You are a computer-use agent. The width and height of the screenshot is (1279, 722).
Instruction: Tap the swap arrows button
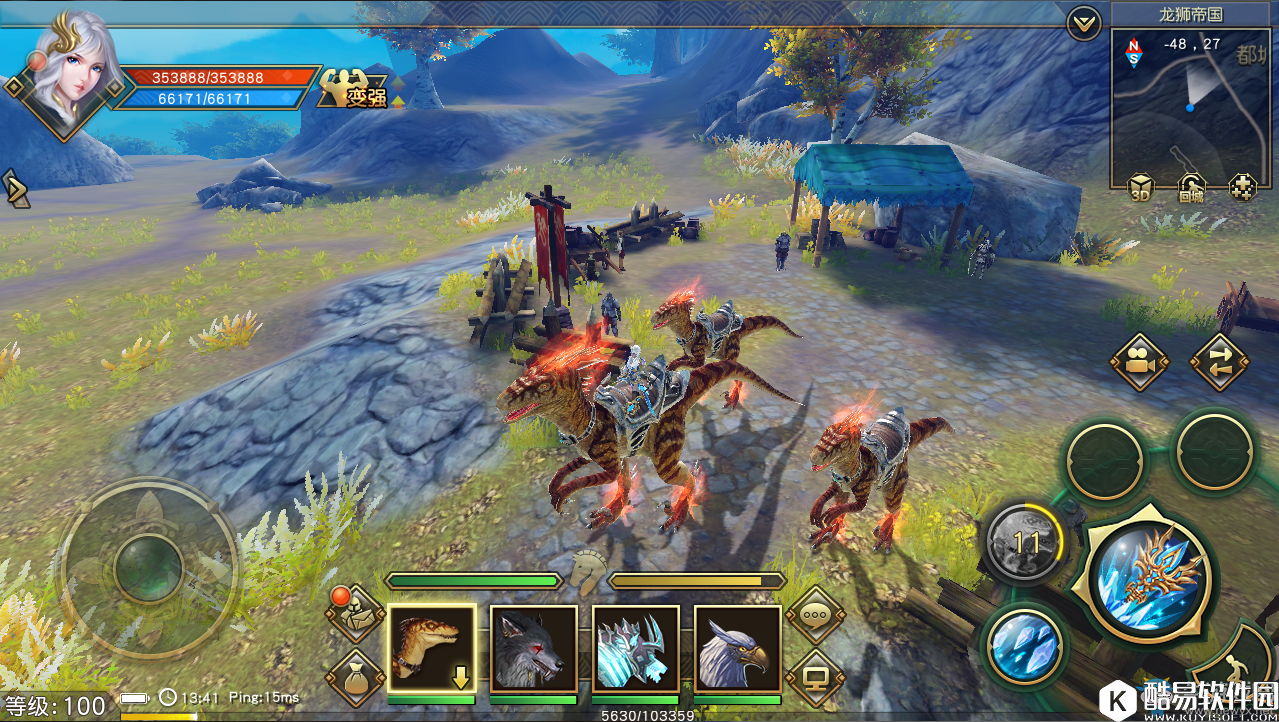[1219, 362]
